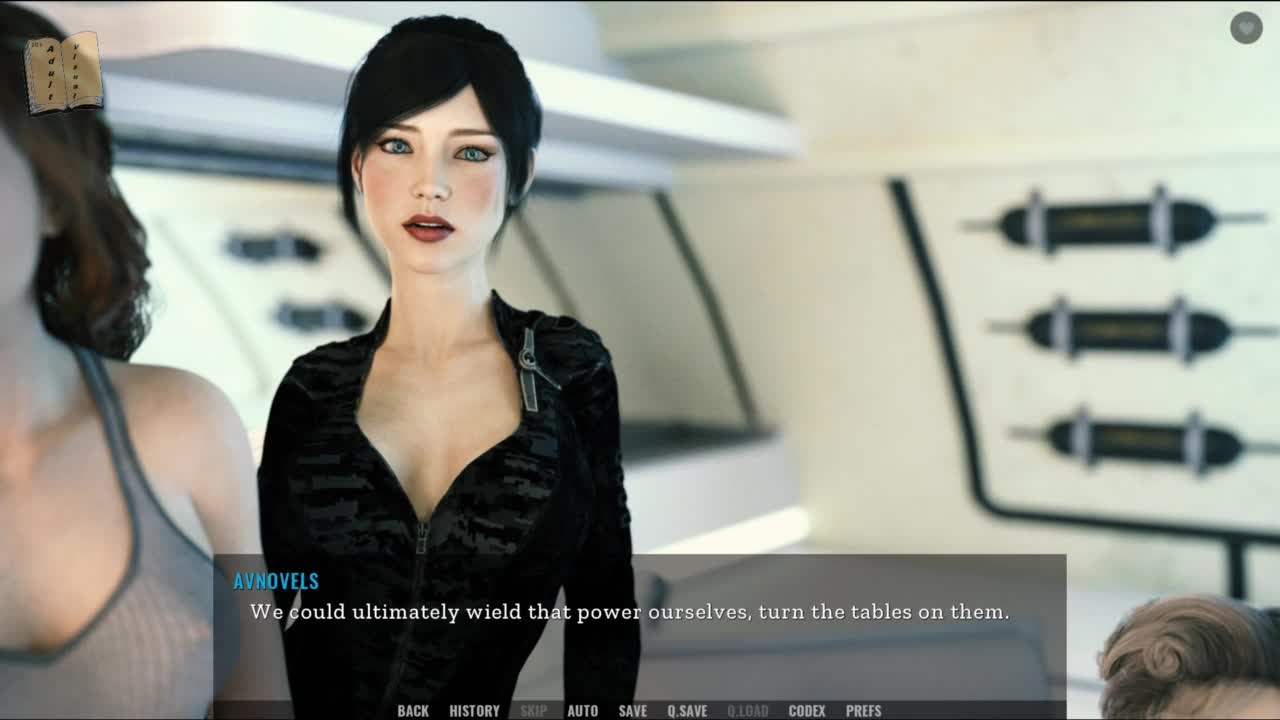Open the SAVE game screen
1280x720 pixels.
[632, 711]
